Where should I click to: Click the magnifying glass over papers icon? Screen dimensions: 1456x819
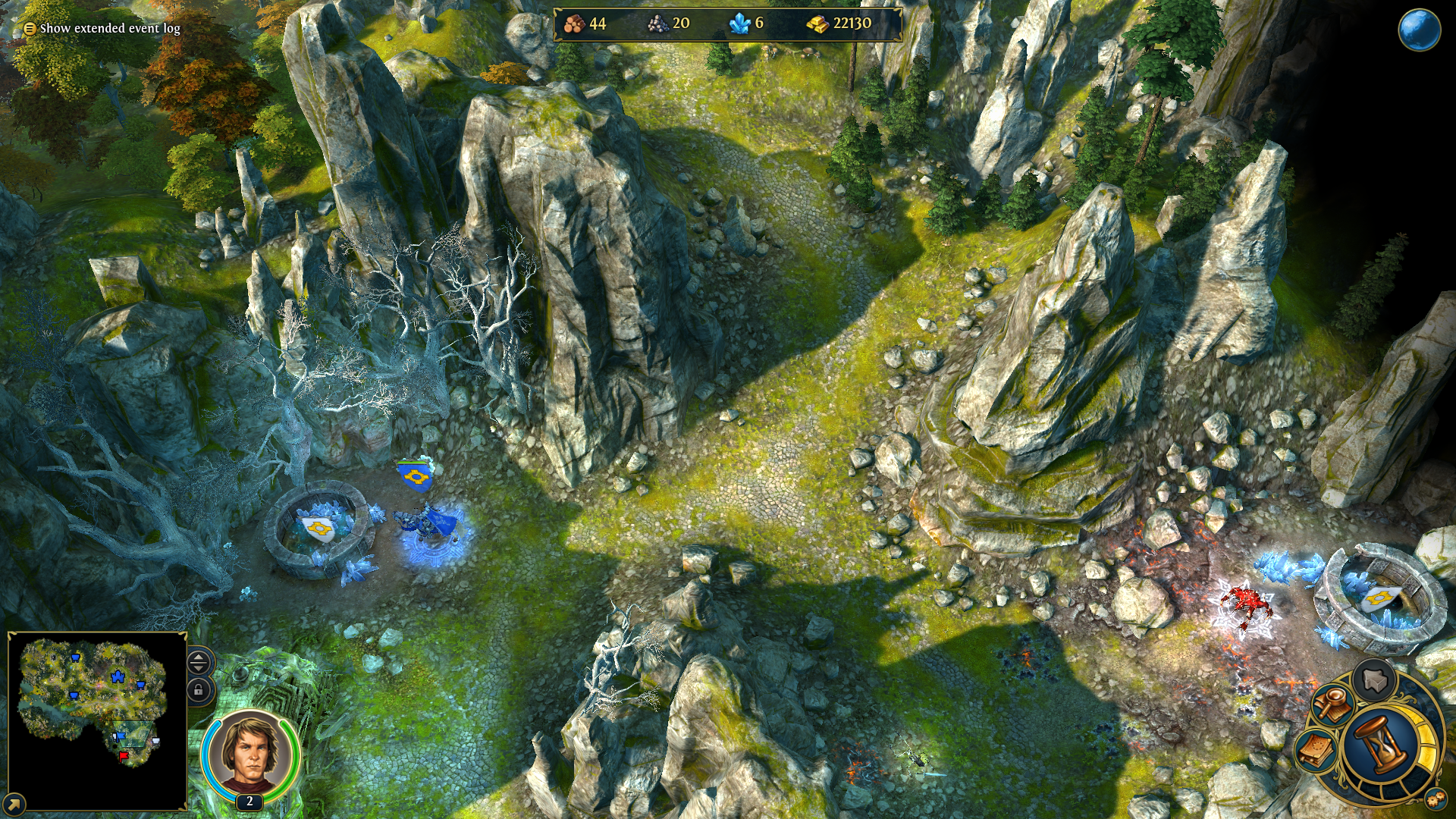[1332, 704]
